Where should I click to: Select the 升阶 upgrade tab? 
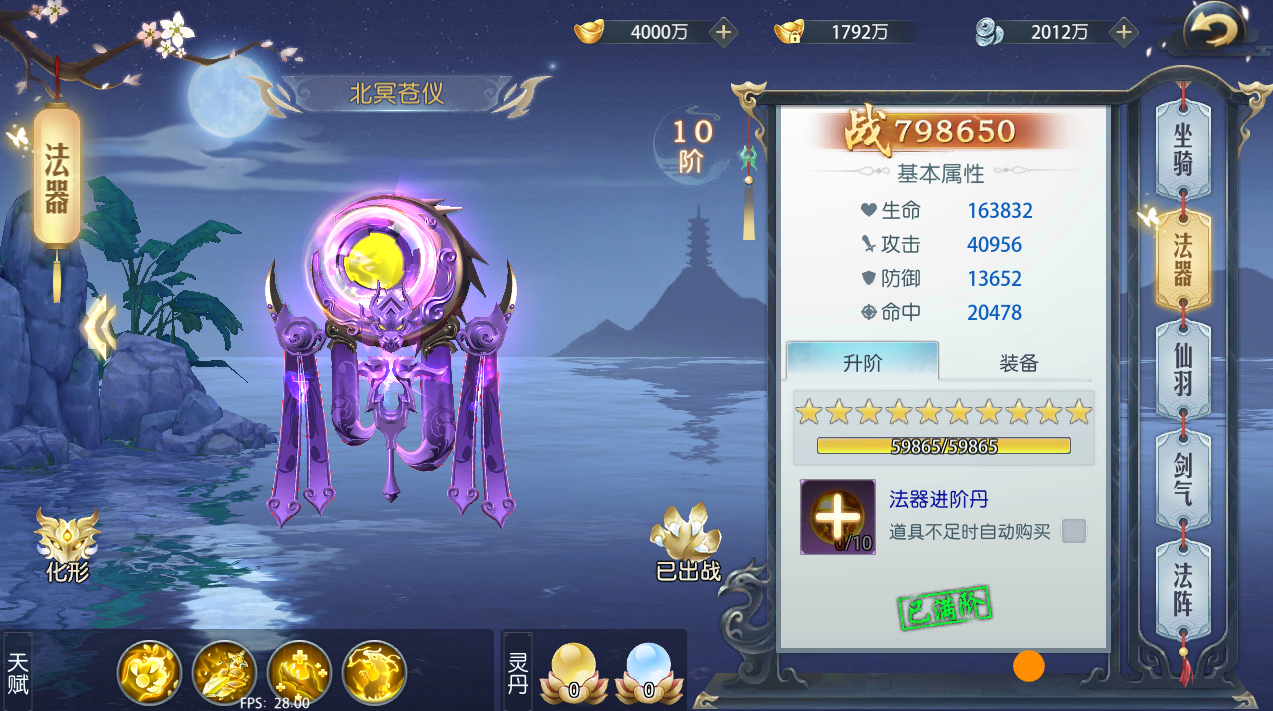(862, 363)
